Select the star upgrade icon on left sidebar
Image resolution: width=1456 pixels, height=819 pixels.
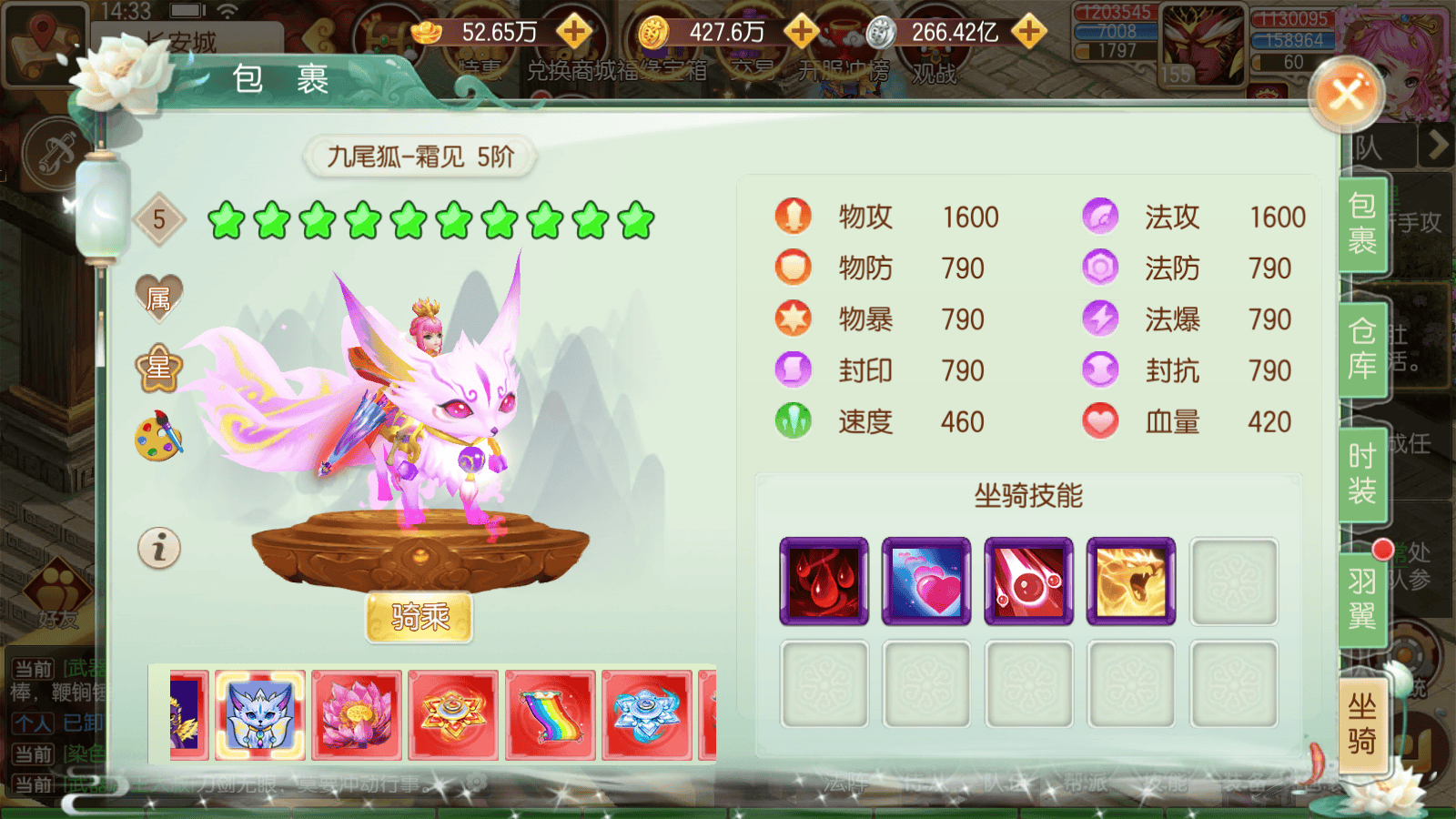click(x=158, y=369)
